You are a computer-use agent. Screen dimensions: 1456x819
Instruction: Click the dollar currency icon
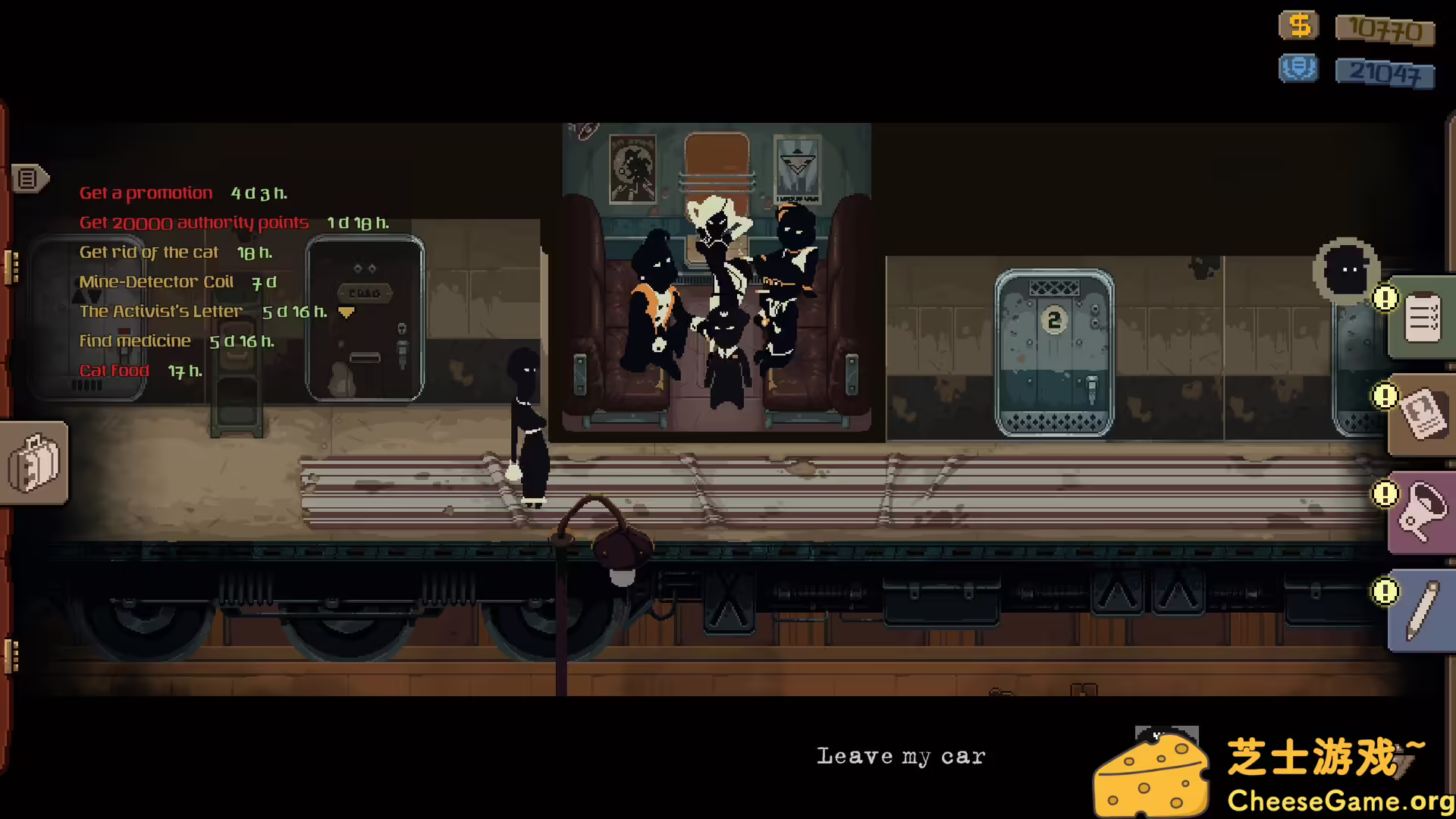(x=1298, y=25)
